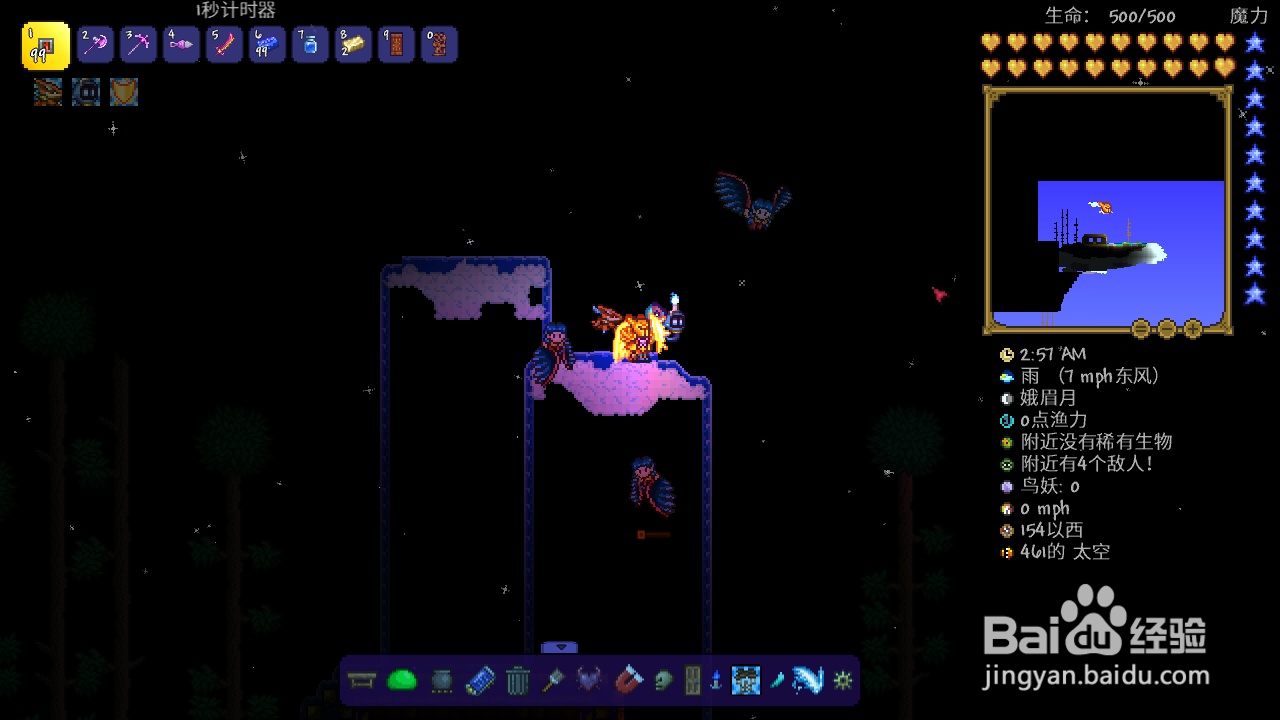Pick the blue brick stack in slot 6
The width and height of the screenshot is (1280, 720).
coord(268,45)
